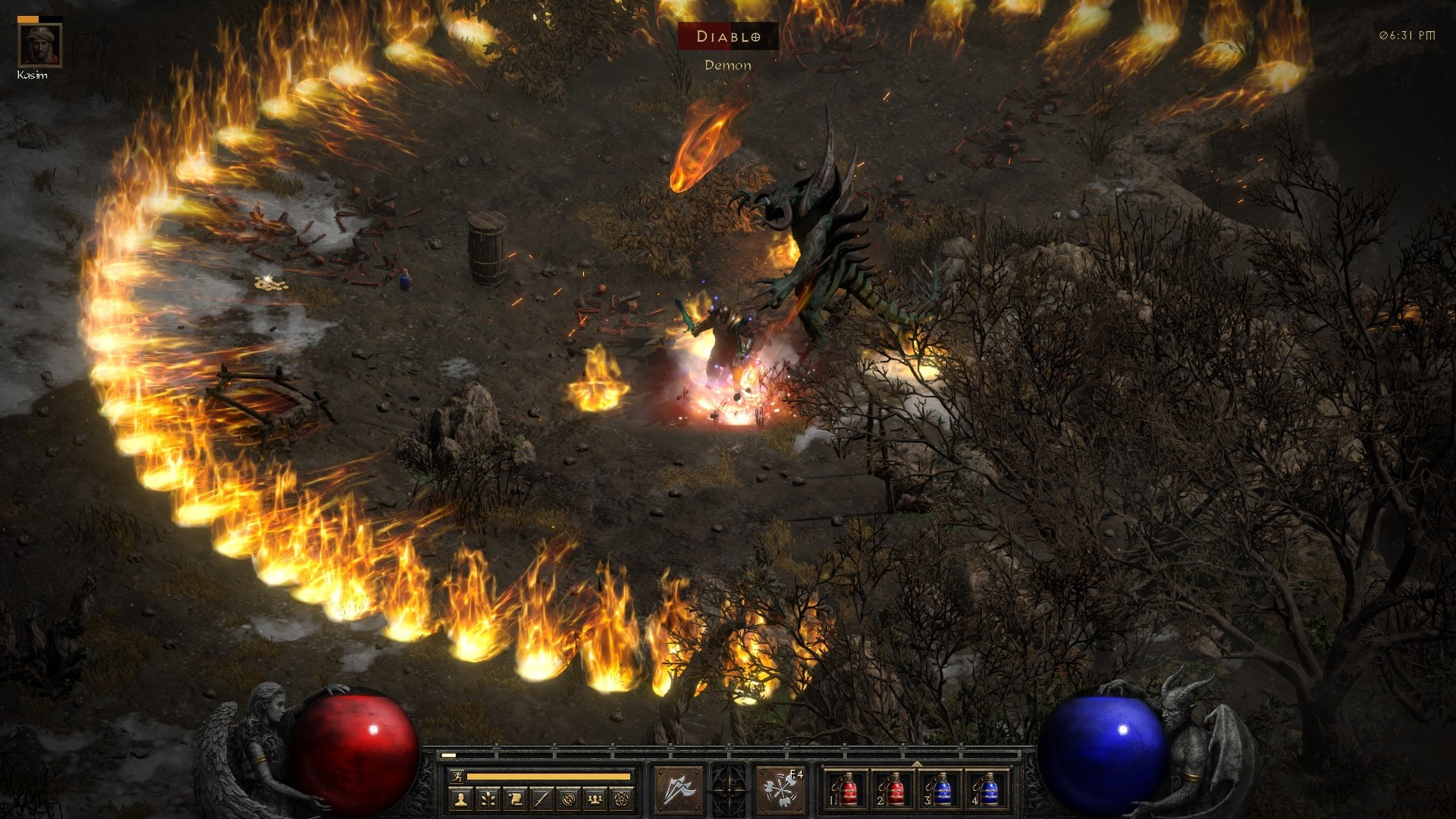The width and height of the screenshot is (1456, 819).
Task: Open the quest log scroll icon
Action: point(515,799)
